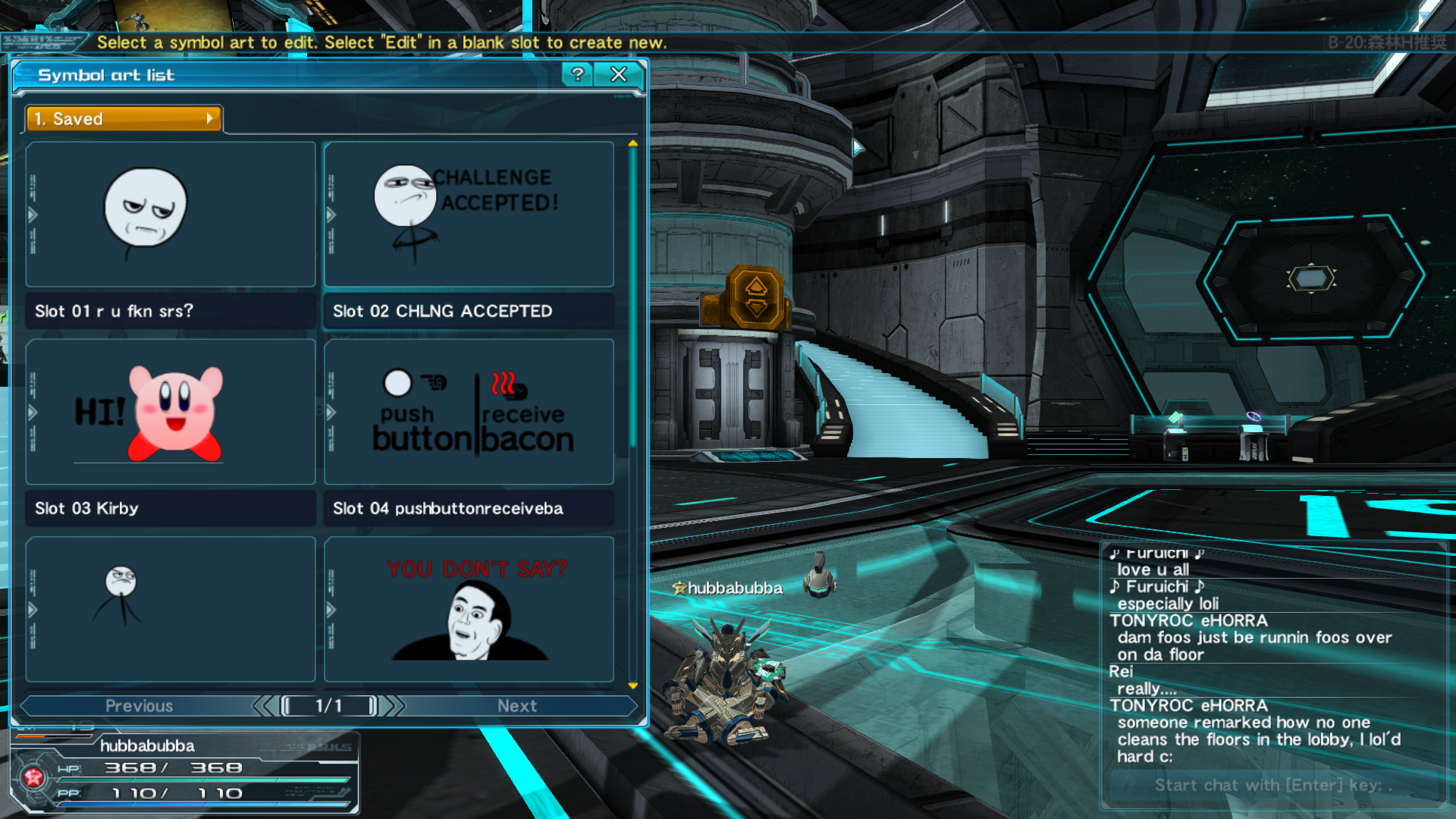Focus the chat input box
The image size is (1456, 819).
click(1272, 786)
